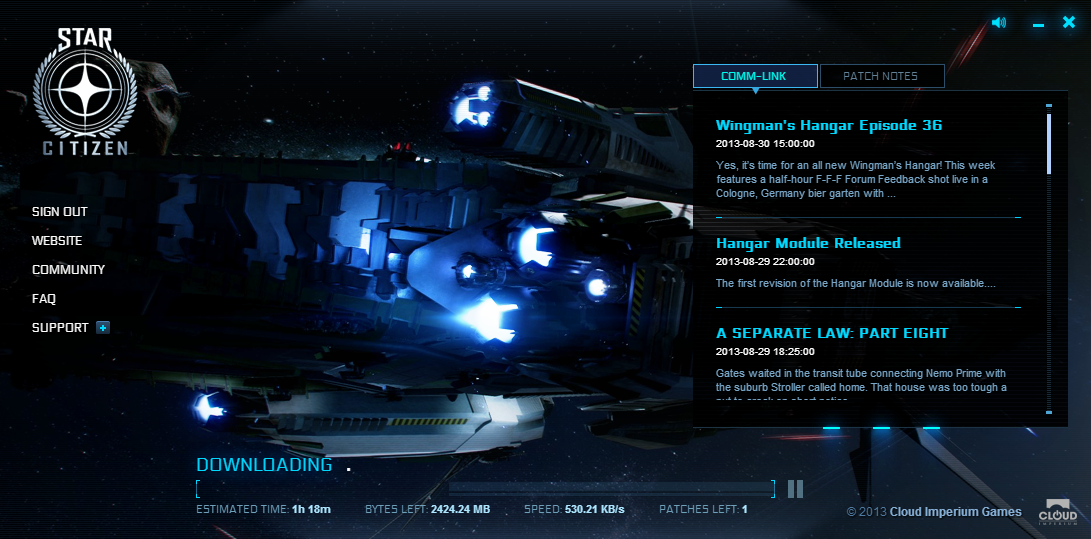Open the Hangar Module Released post
The width and height of the screenshot is (1091, 539).
pyautogui.click(x=808, y=243)
